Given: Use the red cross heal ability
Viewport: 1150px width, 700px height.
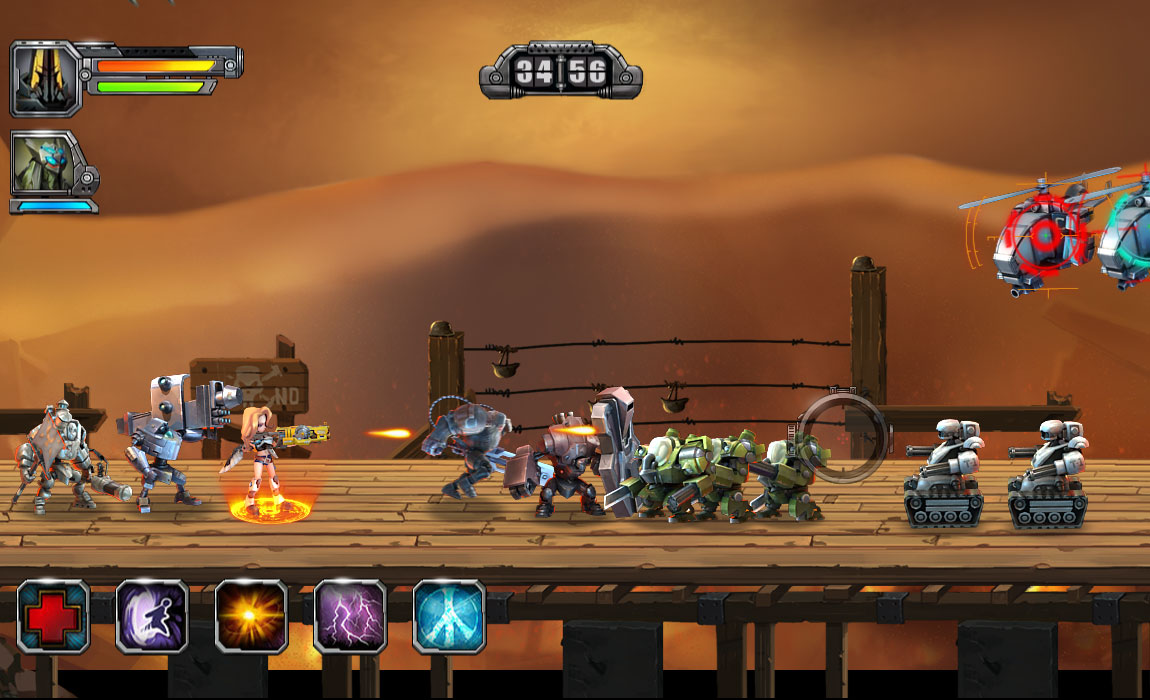Looking at the screenshot, I should 53,616.
